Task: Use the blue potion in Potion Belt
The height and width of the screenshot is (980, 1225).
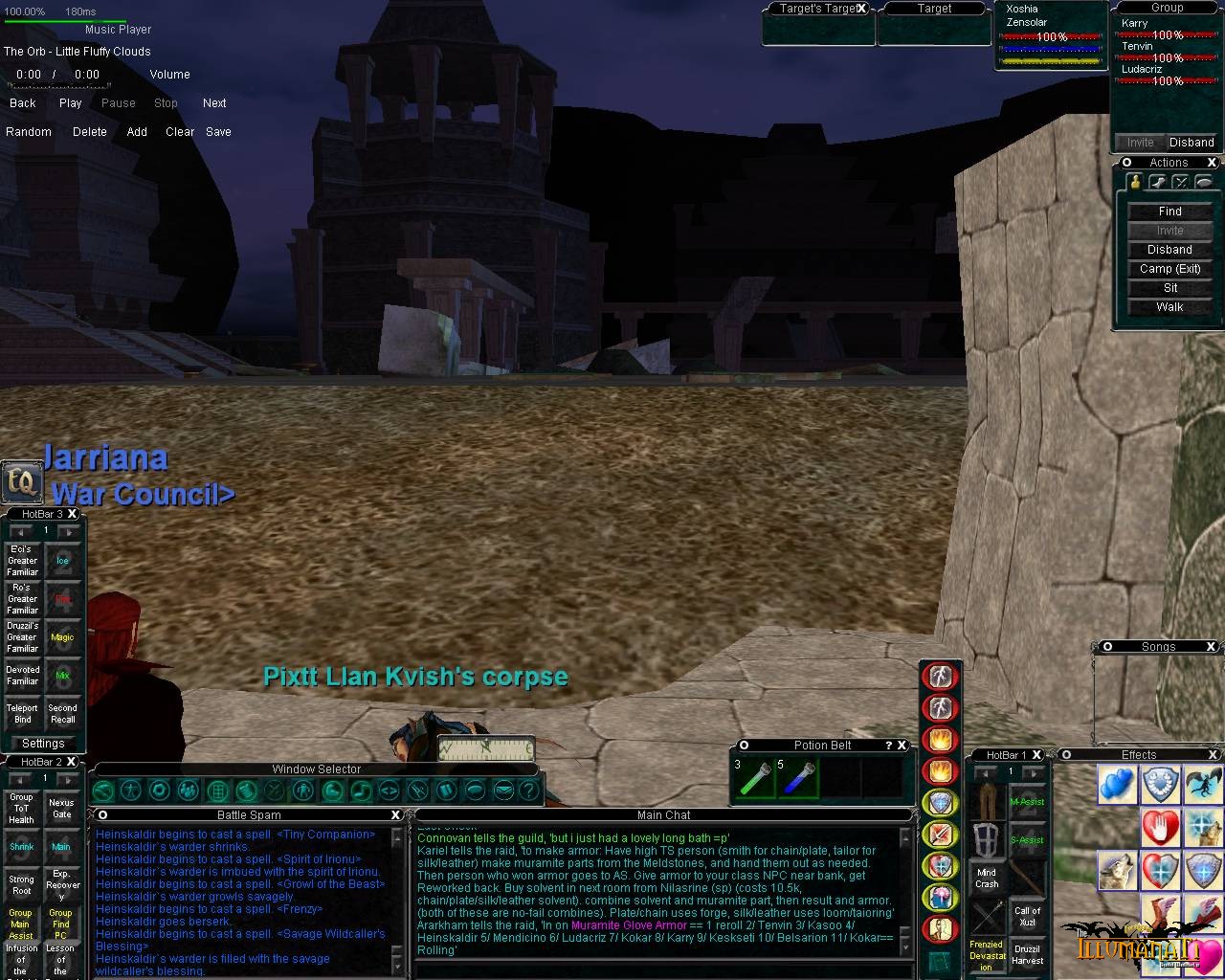Action: 796,778
